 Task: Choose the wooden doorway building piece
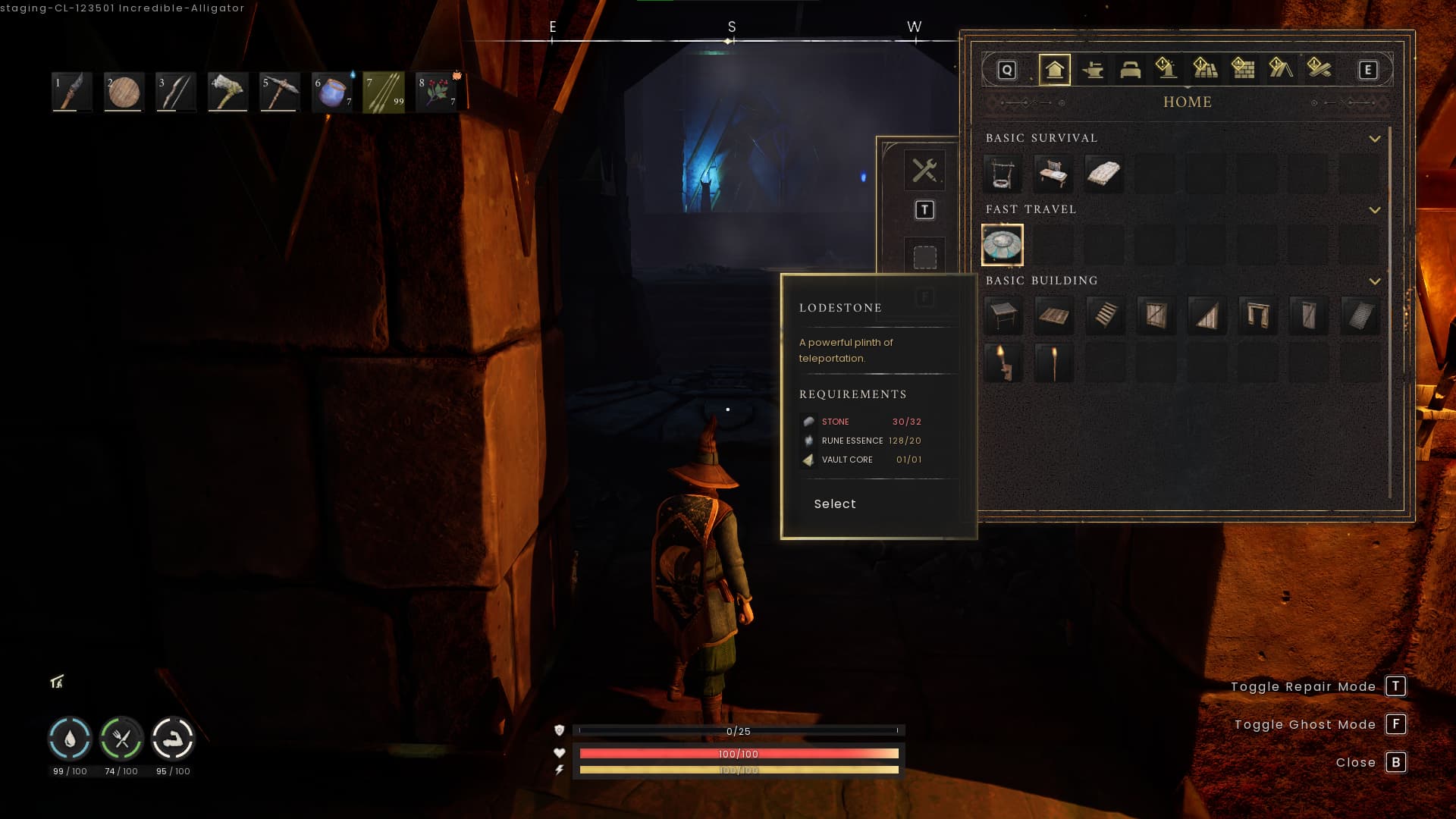tap(1257, 315)
